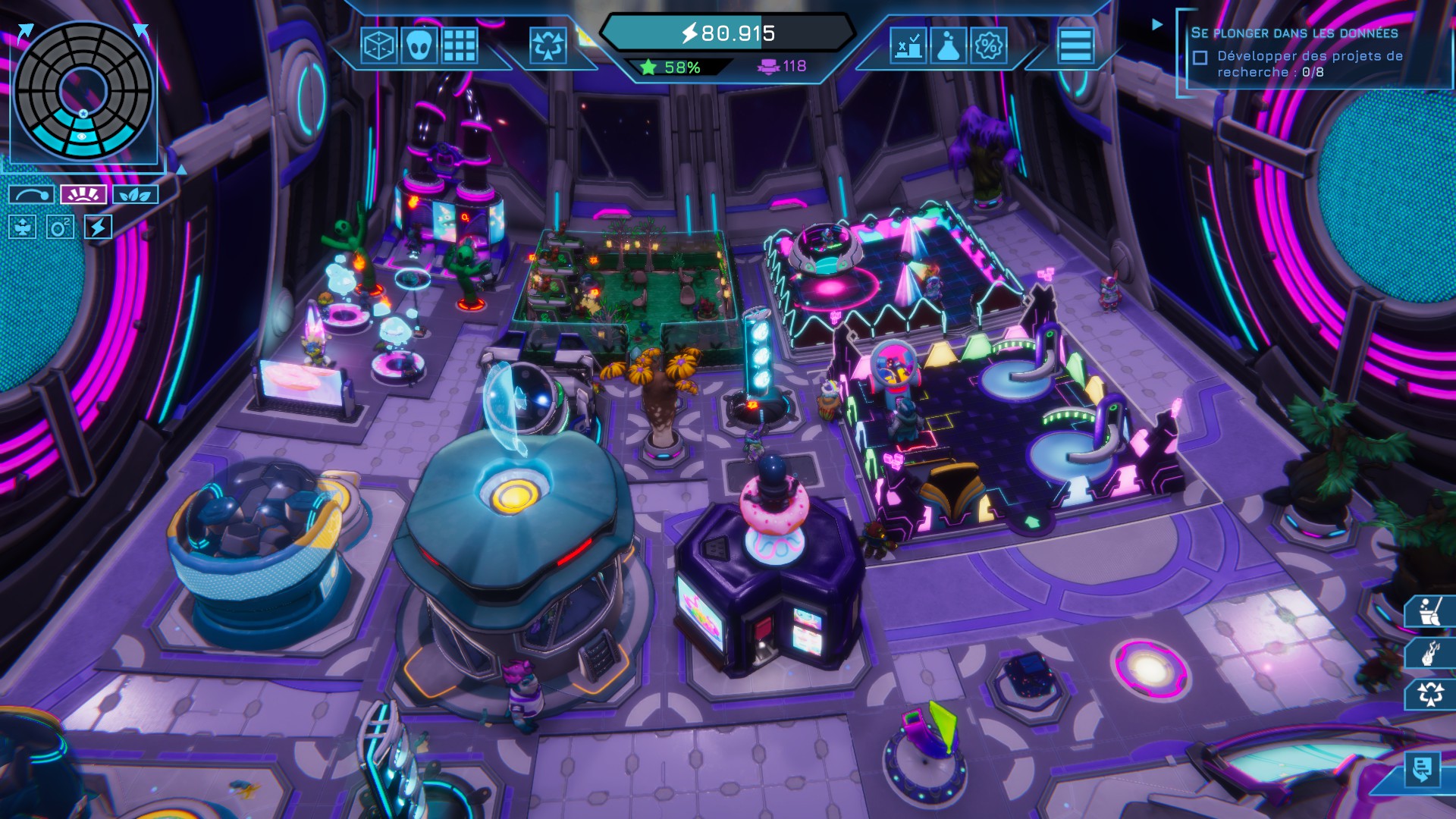Toggle the magenta arc overlay filter
Image resolution: width=1456 pixels, height=819 pixels.
pos(83,195)
